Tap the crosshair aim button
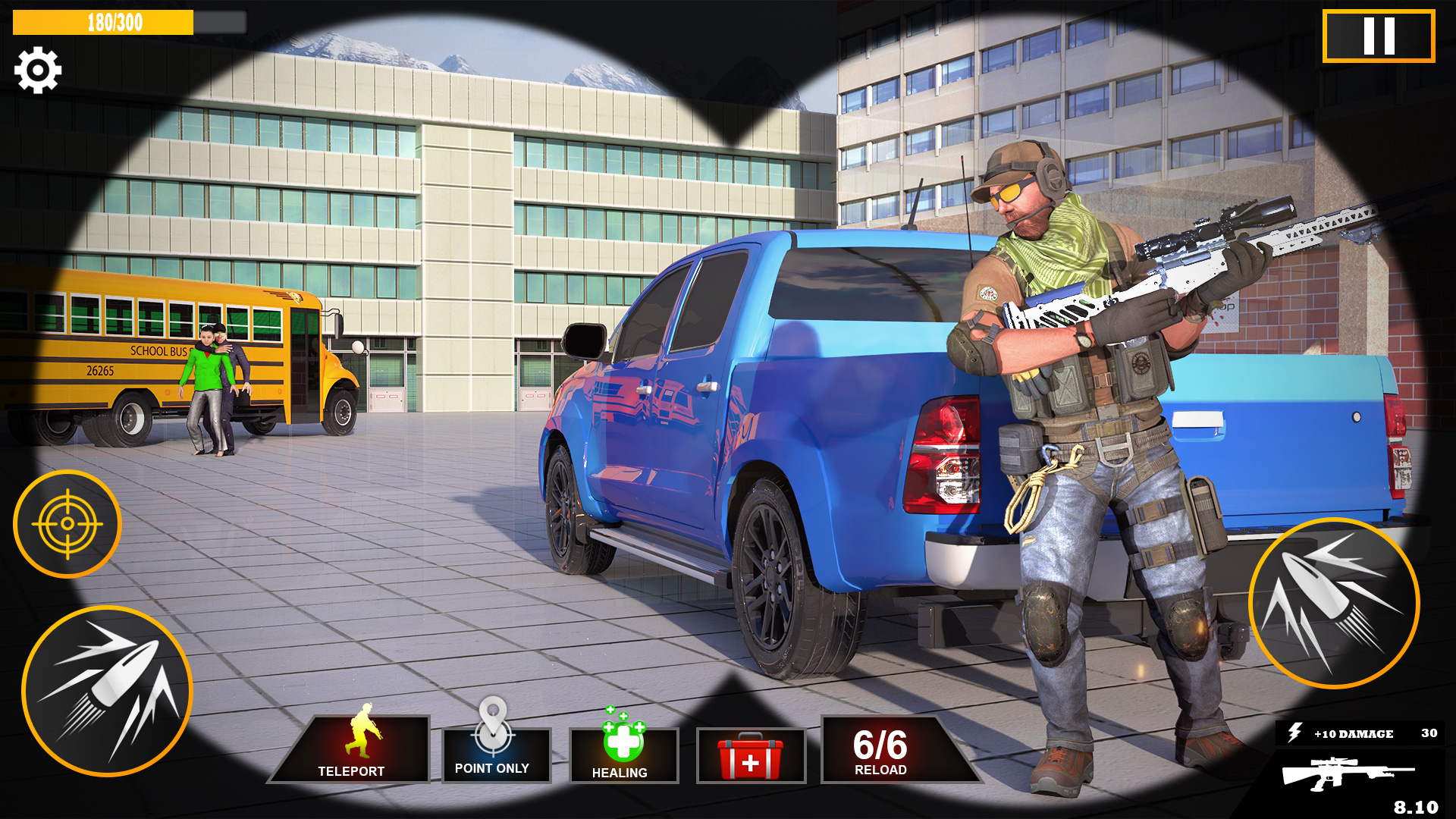 tap(67, 524)
